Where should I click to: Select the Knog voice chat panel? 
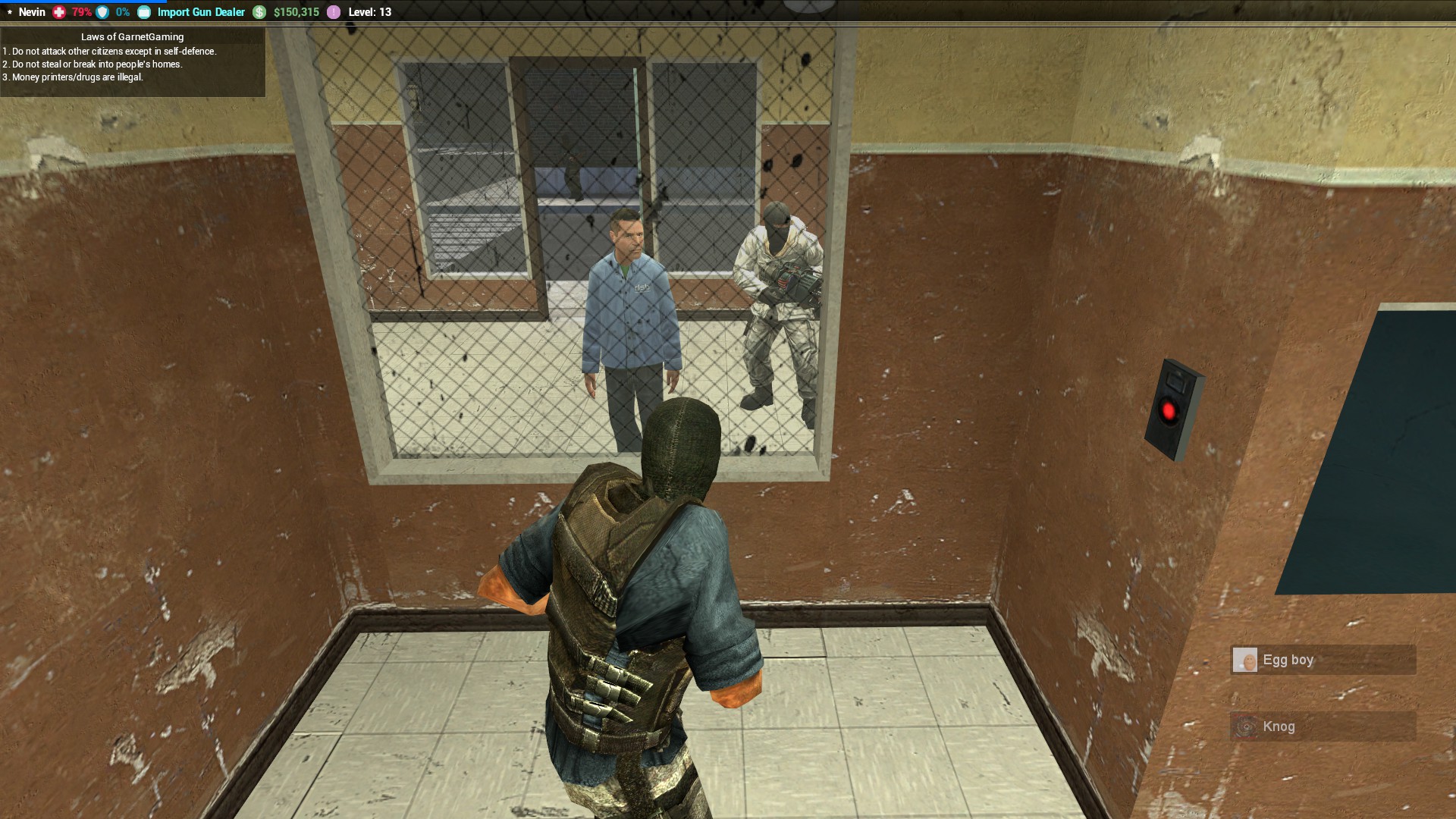point(1323,726)
